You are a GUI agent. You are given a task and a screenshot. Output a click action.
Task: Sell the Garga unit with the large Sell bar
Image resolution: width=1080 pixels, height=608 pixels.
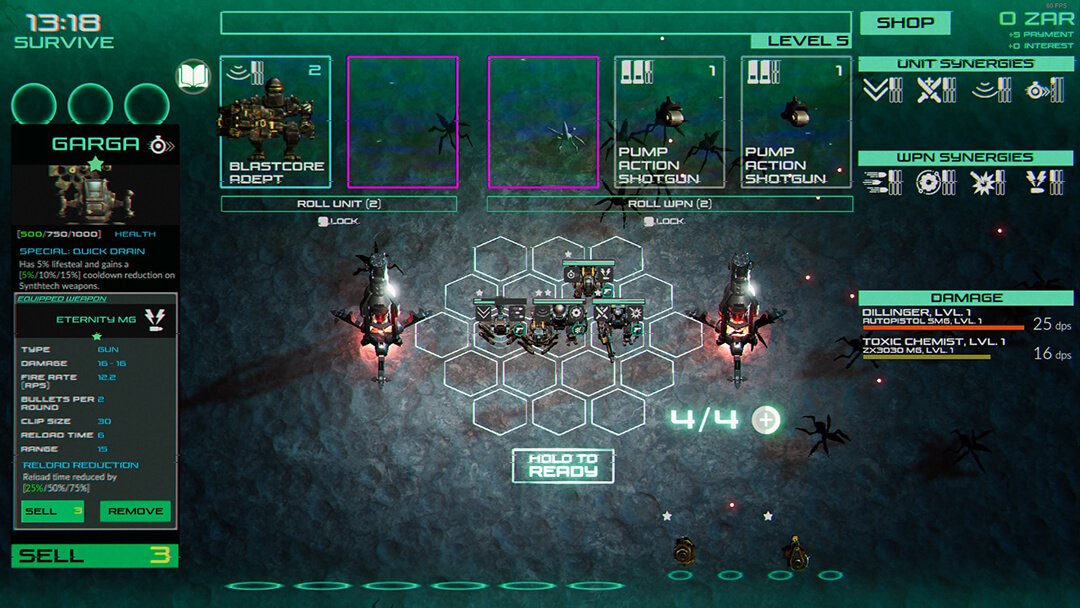click(x=95, y=556)
